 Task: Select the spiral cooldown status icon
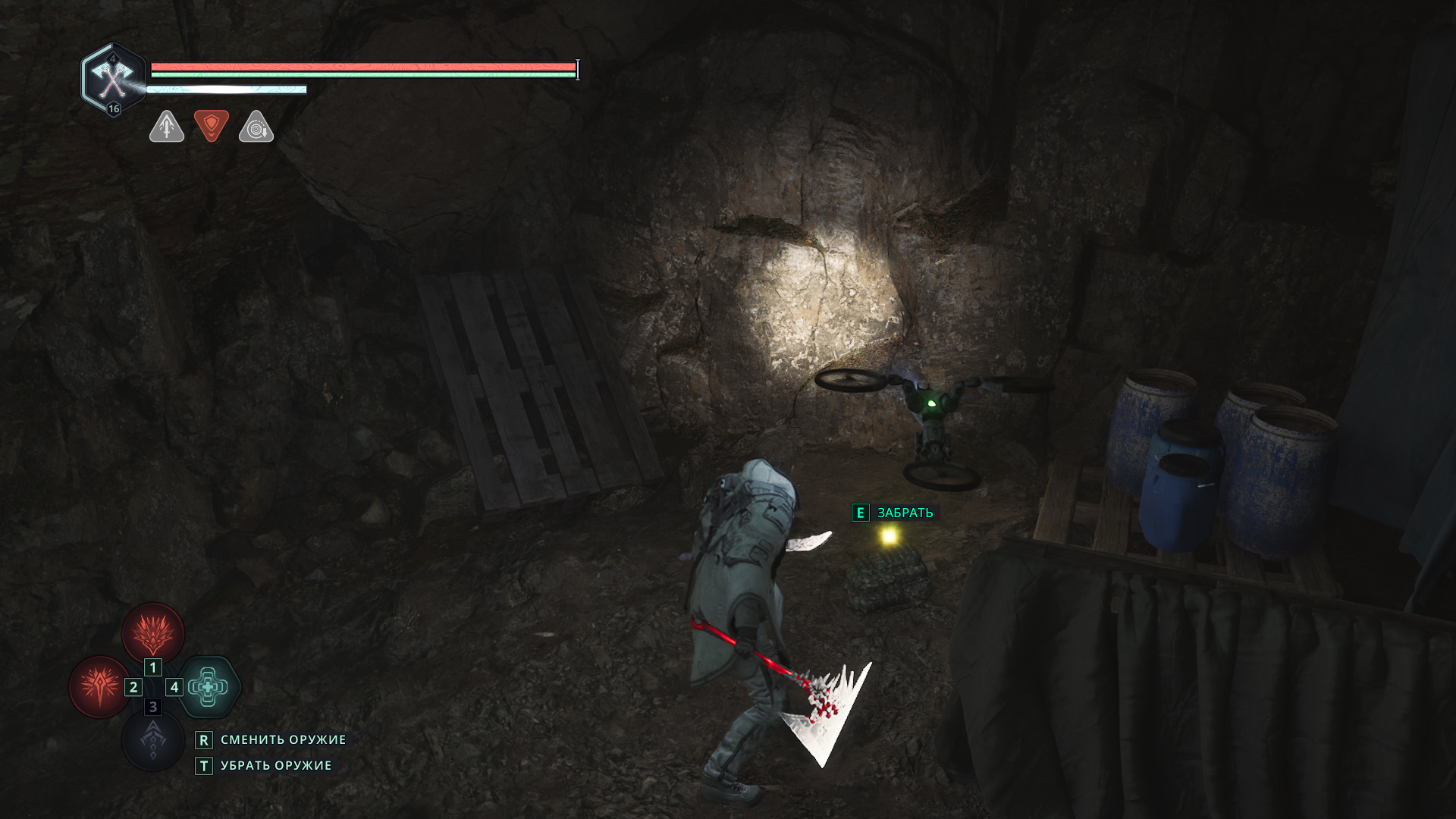(x=256, y=127)
